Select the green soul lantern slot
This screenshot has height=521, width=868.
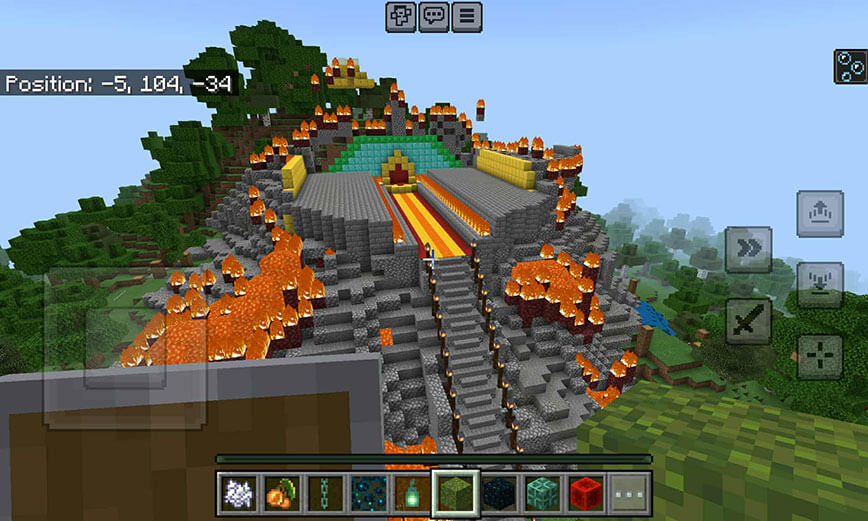411,493
